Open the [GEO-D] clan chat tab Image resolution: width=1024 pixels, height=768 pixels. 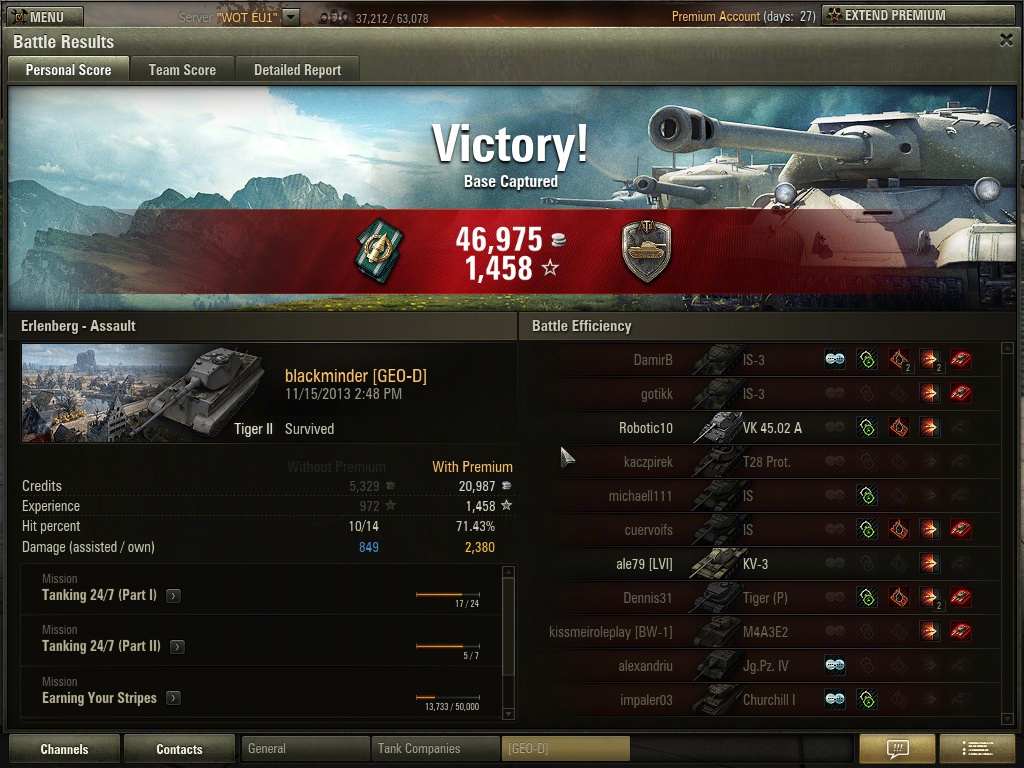565,748
